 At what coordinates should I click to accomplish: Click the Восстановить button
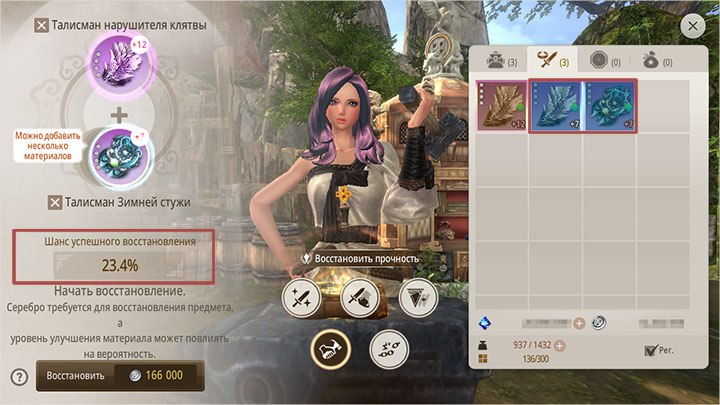pos(119,376)
